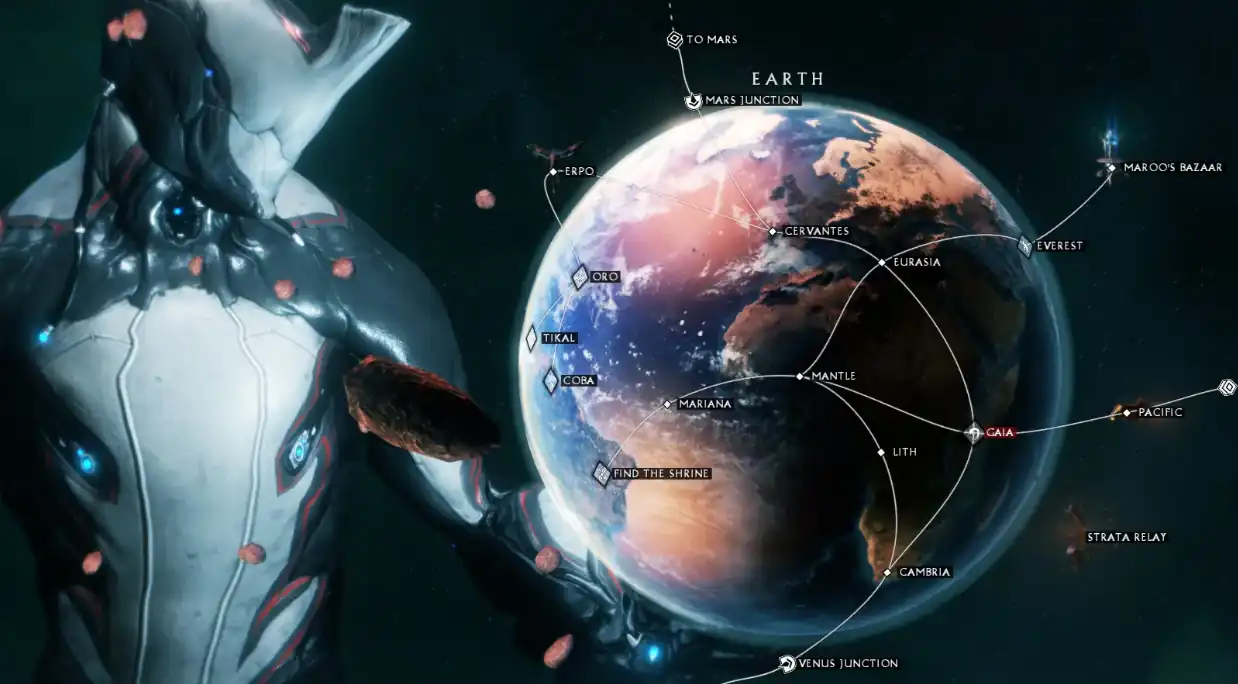Choose the Oro mission node

579,276
